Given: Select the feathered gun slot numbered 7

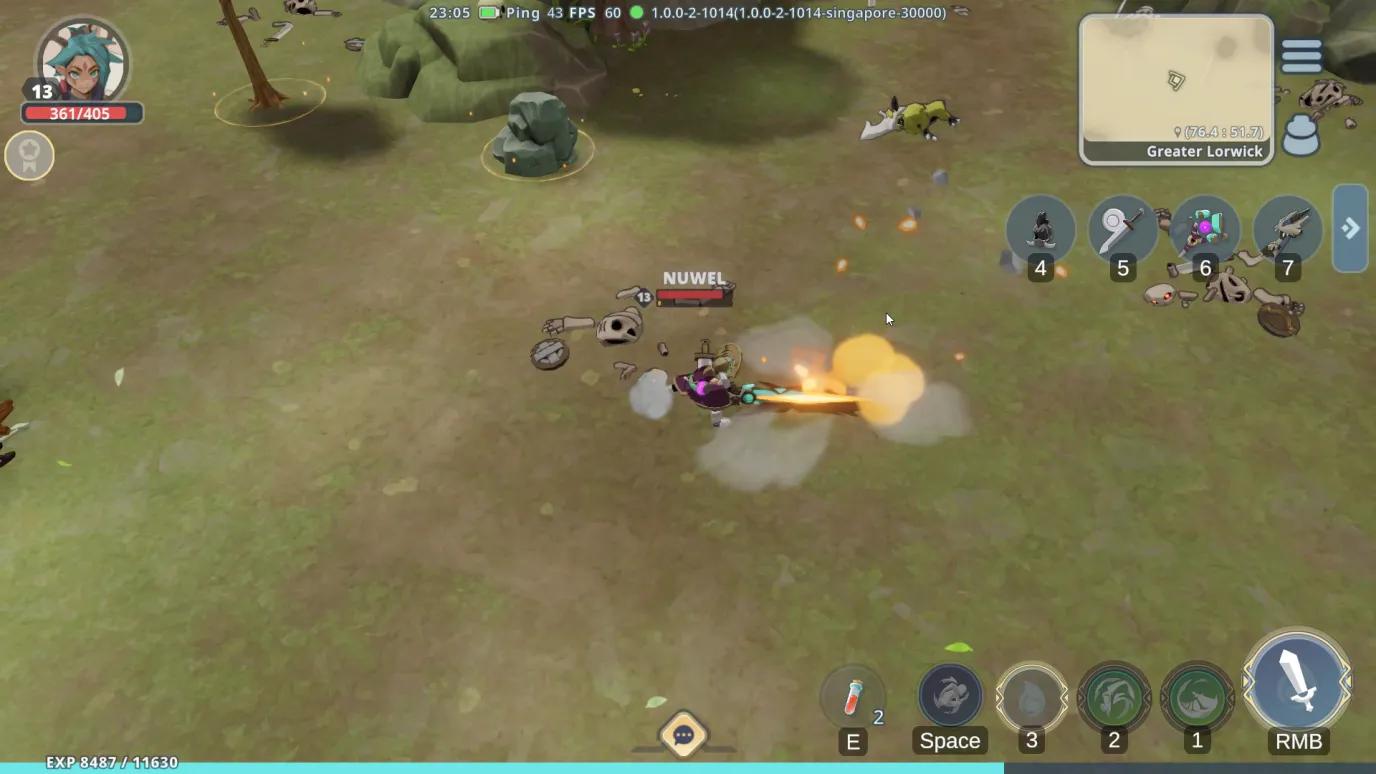Looking at the screenshot, I should (x=1288, y=231).
